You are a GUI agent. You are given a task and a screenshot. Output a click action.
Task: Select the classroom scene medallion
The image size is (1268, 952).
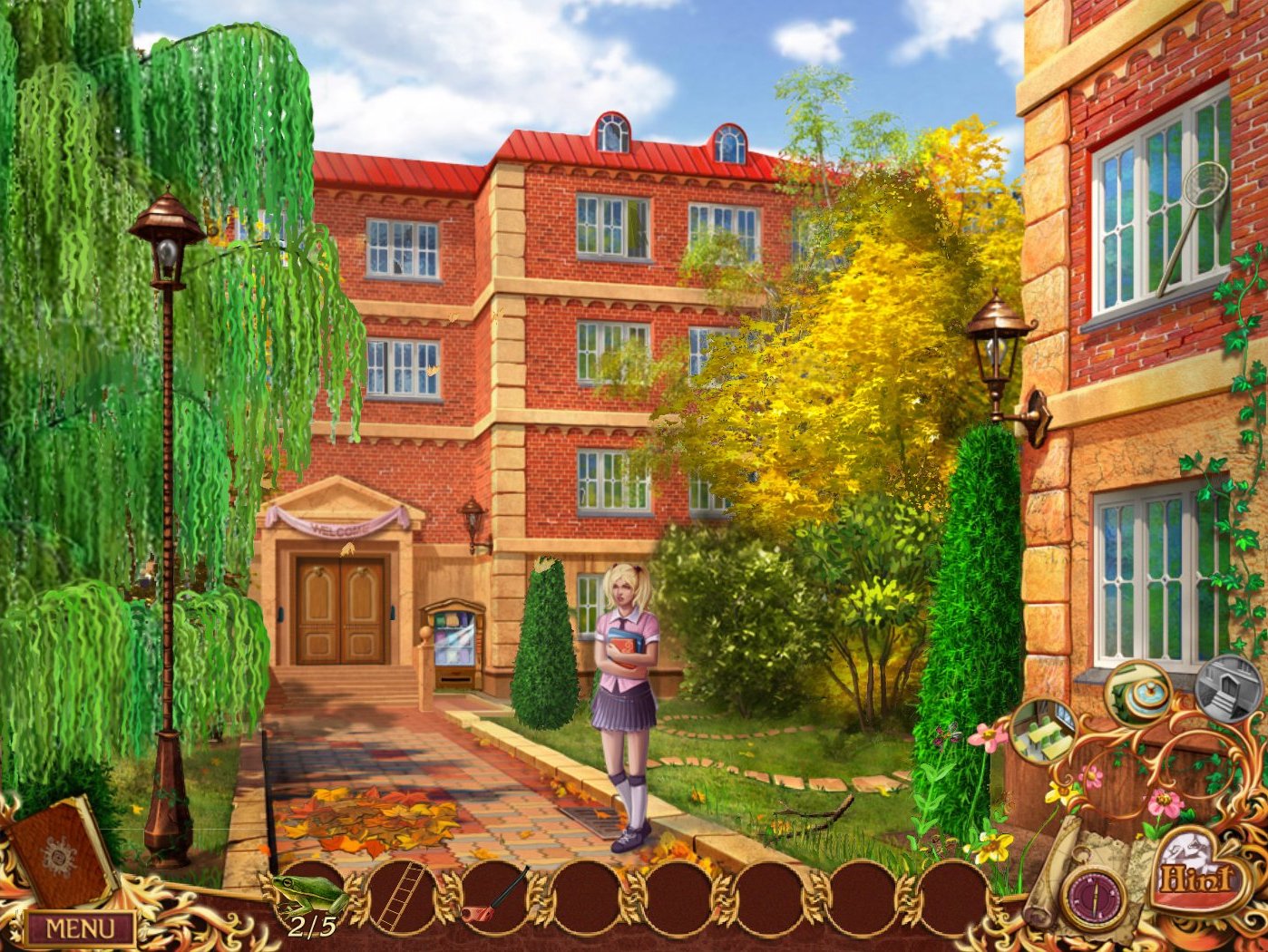[x=1044, y=733]
